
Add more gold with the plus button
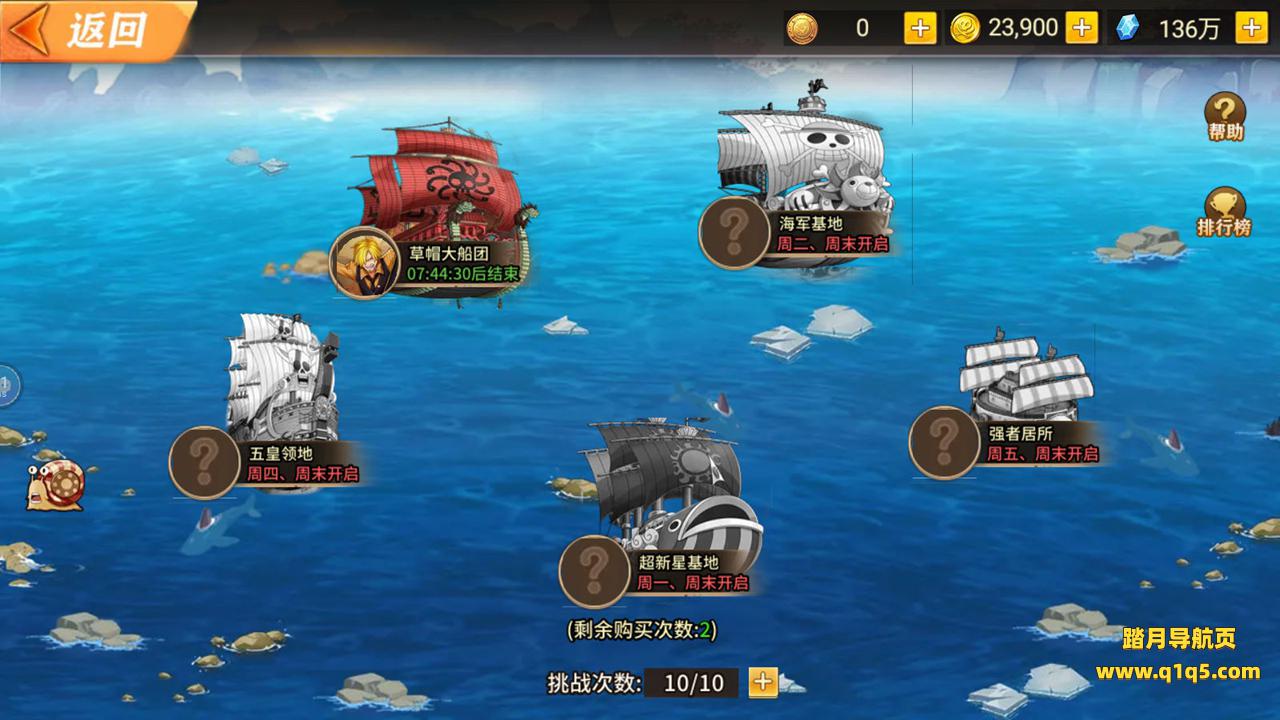[1081, 28]
